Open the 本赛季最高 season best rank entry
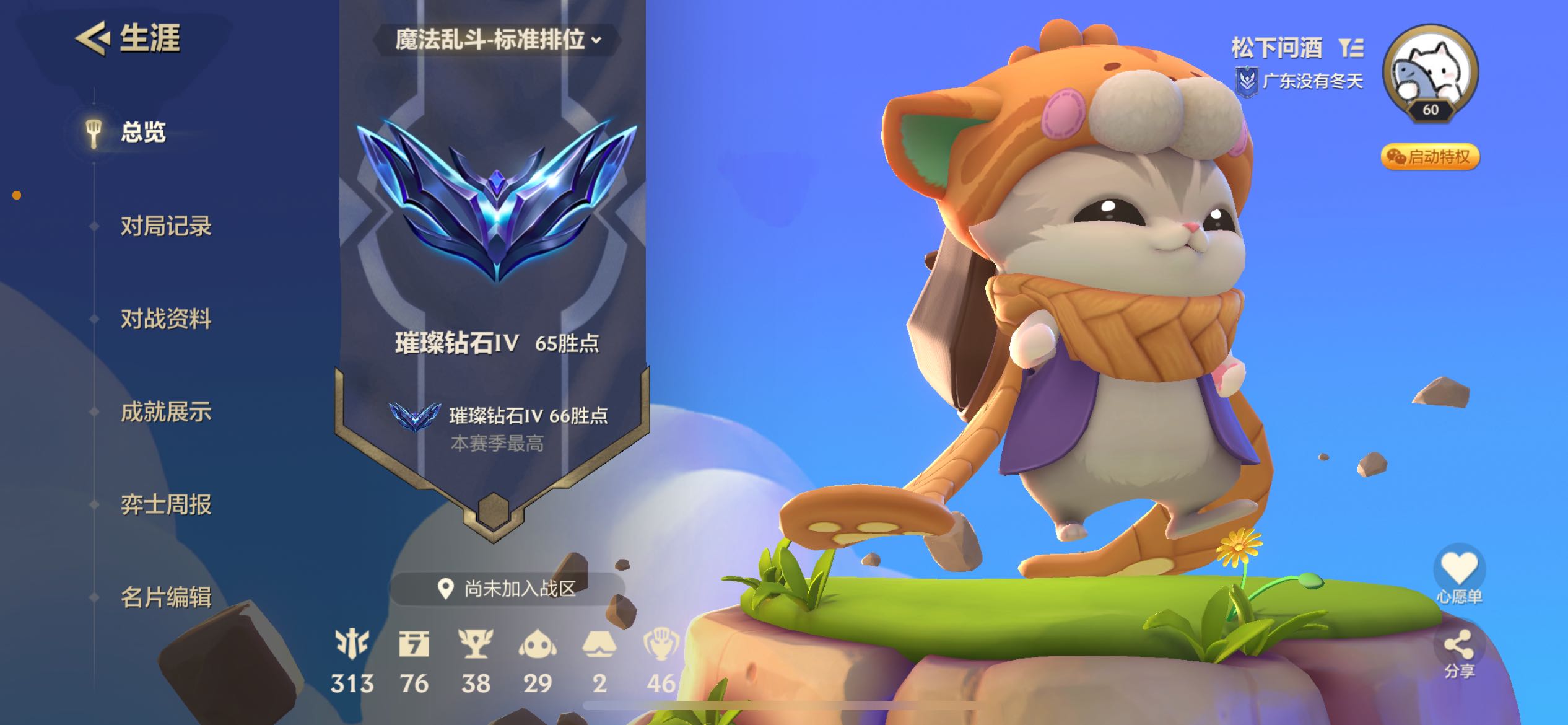Screen dimensions: 1568x725 (497, 428)
